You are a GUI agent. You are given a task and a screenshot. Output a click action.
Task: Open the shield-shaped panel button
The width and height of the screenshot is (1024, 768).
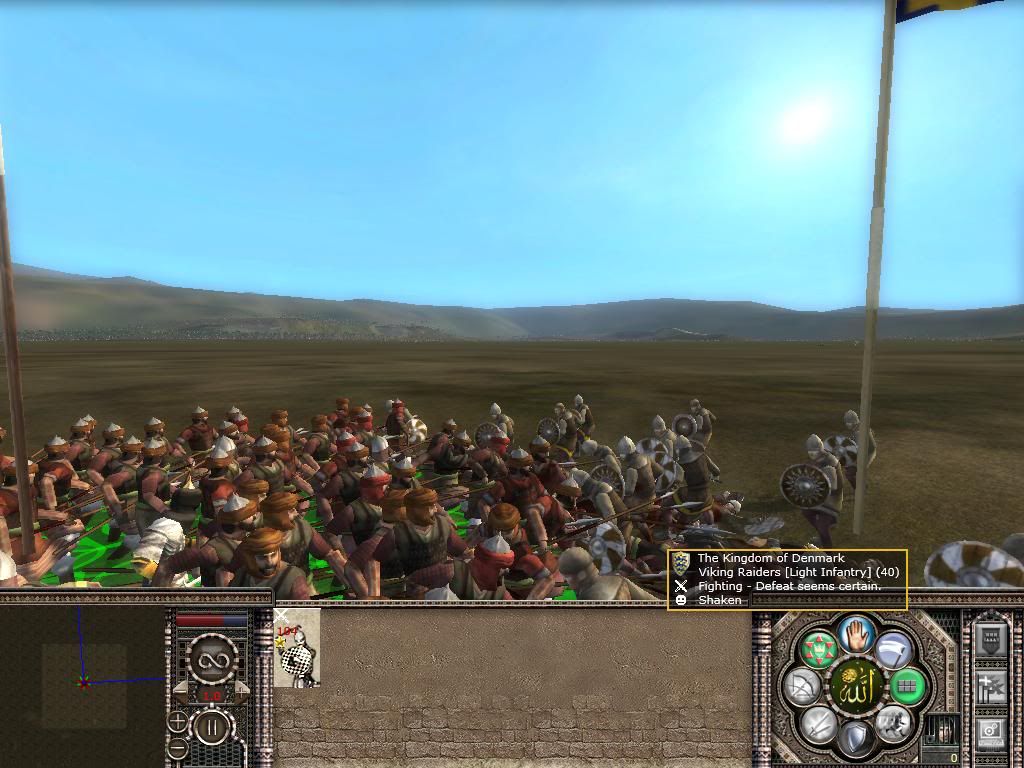click(x=990, y=640)
